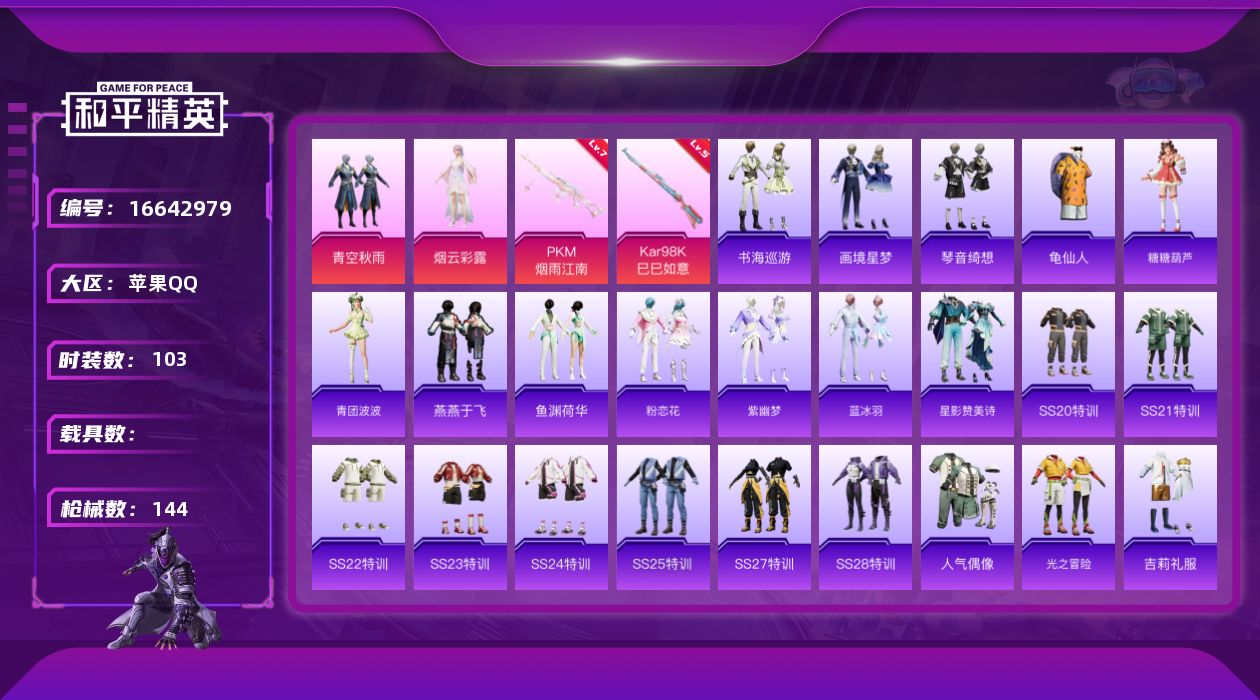Choose the 糖糖葫芦 costume tile
This screenshot has height=700, width=1260.
pyautogui.click(x=1170, y=211)
